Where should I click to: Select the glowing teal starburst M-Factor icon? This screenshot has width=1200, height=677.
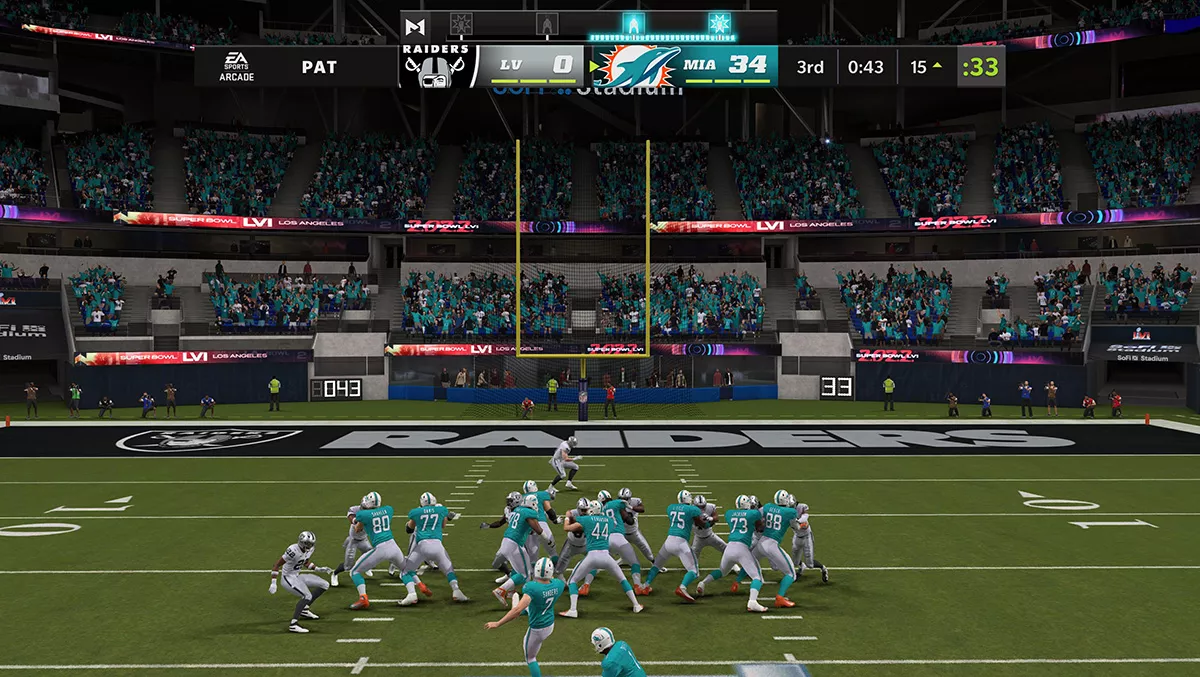719,24
